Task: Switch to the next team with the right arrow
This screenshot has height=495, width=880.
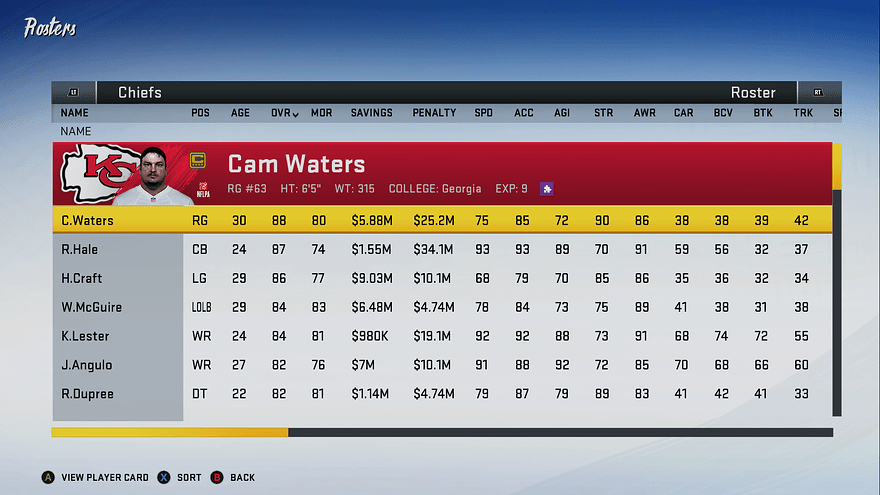Action: point(818,92)
